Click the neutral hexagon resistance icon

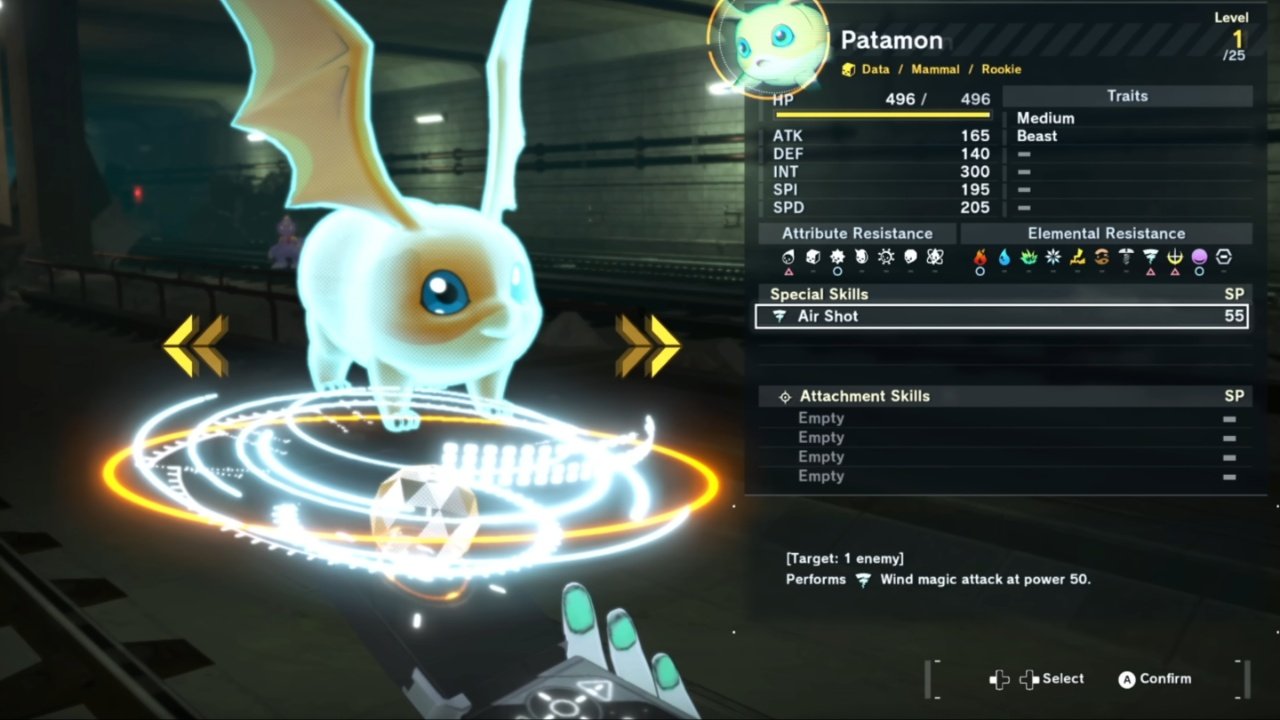[1224, 258]
